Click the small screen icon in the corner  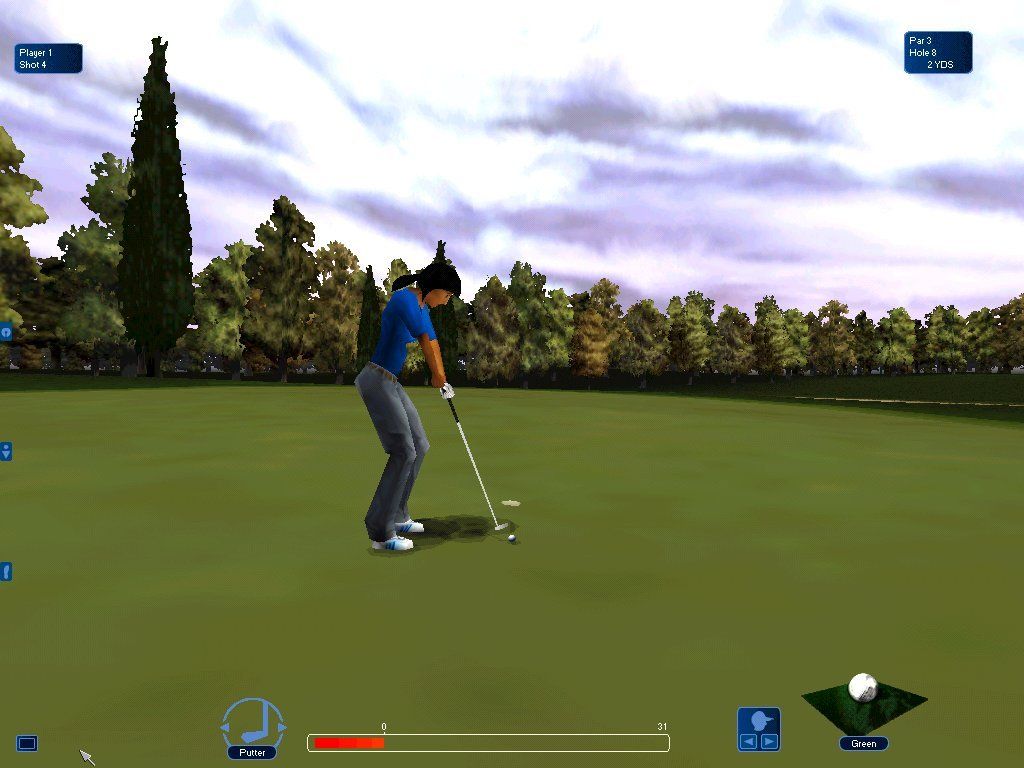pyautogui.click(x=27, y=743)
